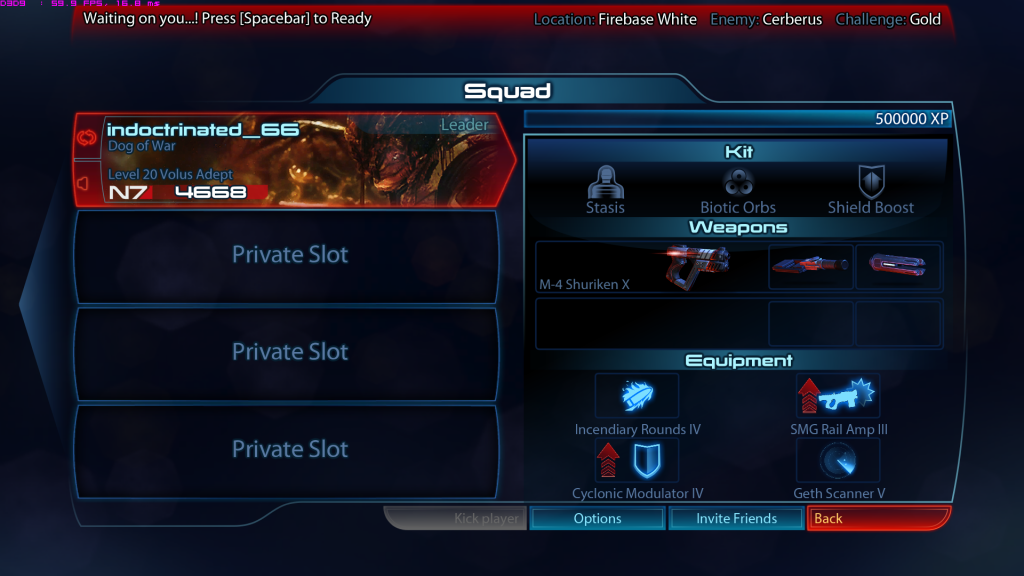
Task: Click the red circular arrows icon
Action: (x=87, y=138)
